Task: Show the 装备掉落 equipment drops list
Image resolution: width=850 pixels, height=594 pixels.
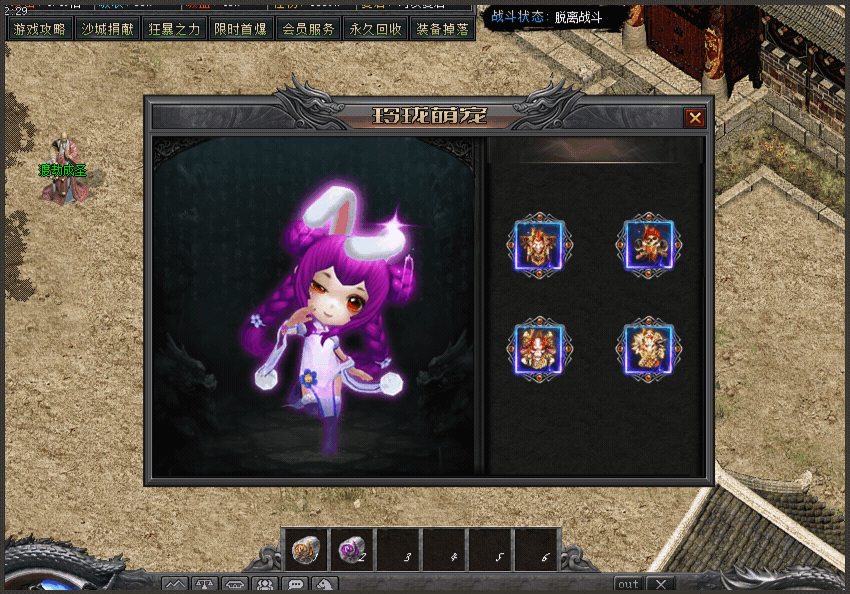Action: coord(442,29)
